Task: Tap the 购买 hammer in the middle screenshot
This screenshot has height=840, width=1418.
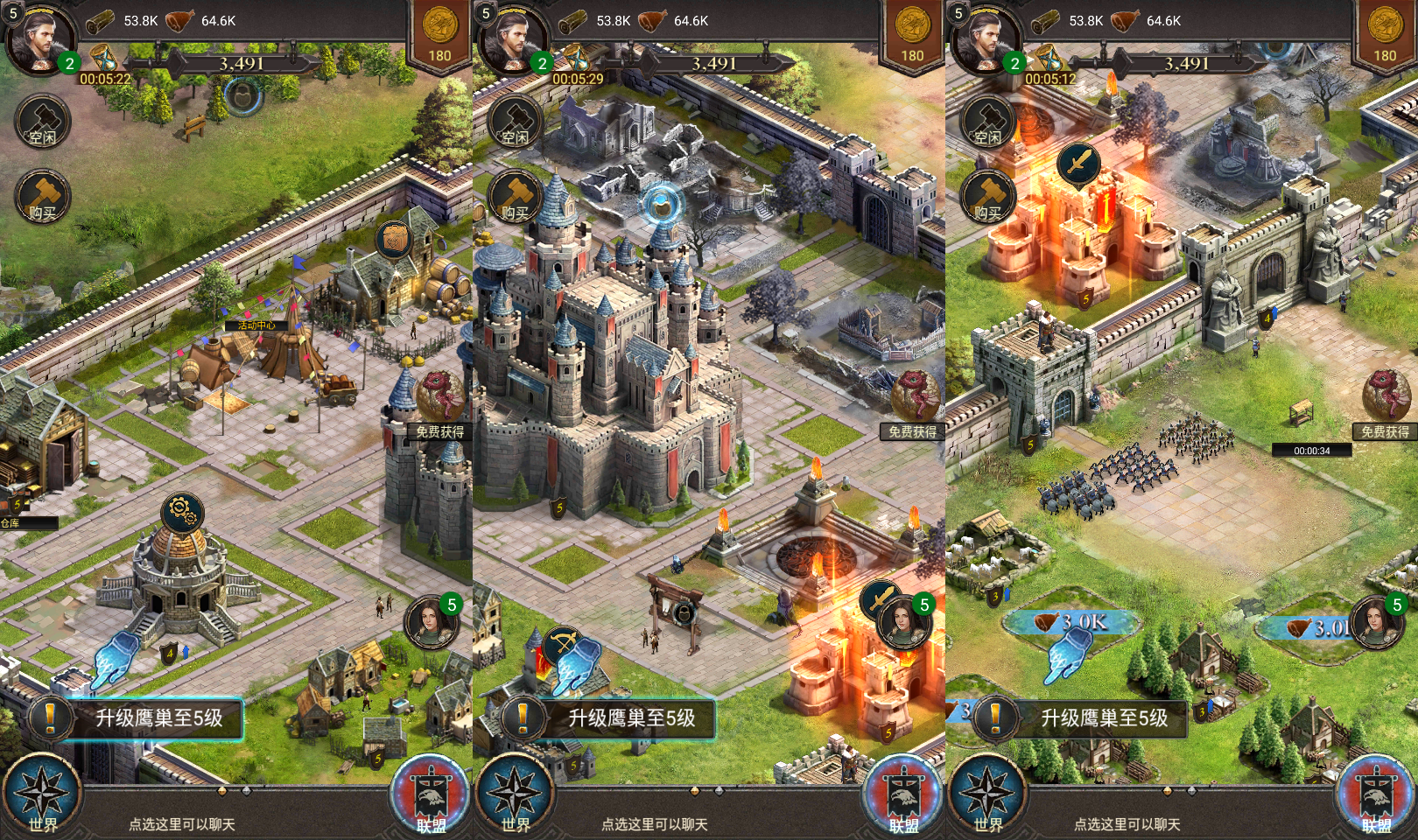Action: point(515,197)
